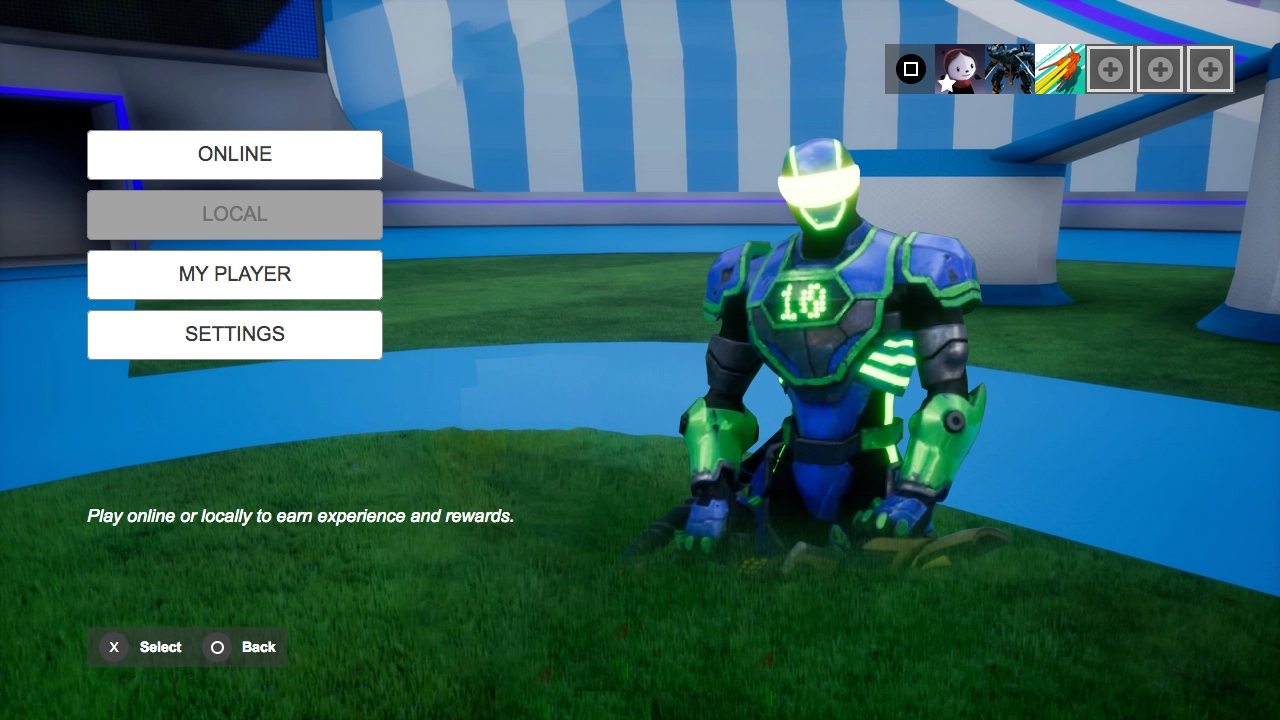Choose the orange racing ship party avatar
1280x720 pixels.
[x=1060, y=70]
